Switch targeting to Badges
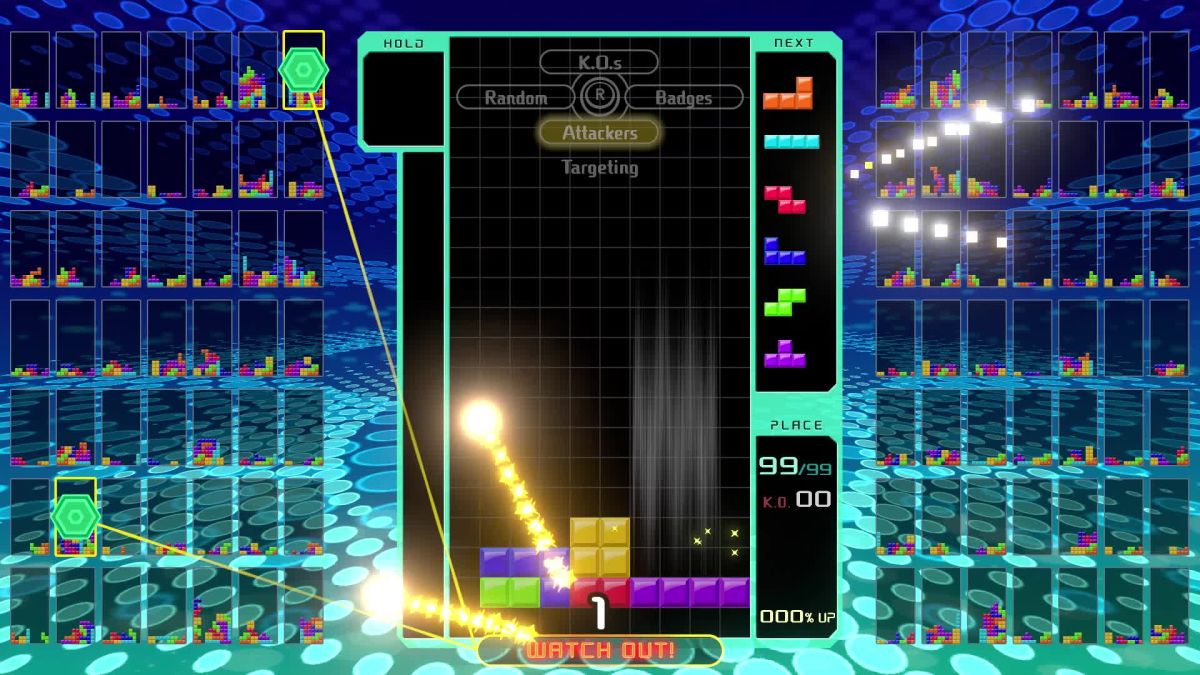This screenshot has height=675, width=1200. (x=683, y=97)
